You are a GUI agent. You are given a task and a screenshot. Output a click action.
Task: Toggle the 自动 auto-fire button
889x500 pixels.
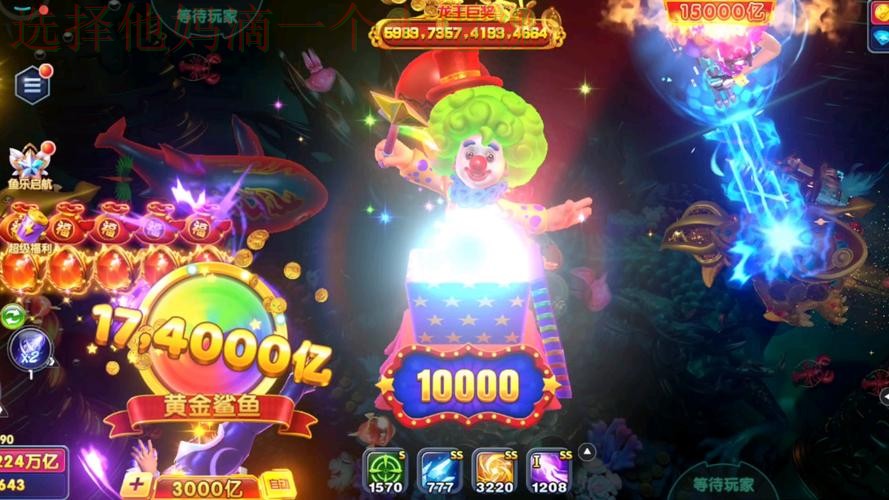pos(278,487)
